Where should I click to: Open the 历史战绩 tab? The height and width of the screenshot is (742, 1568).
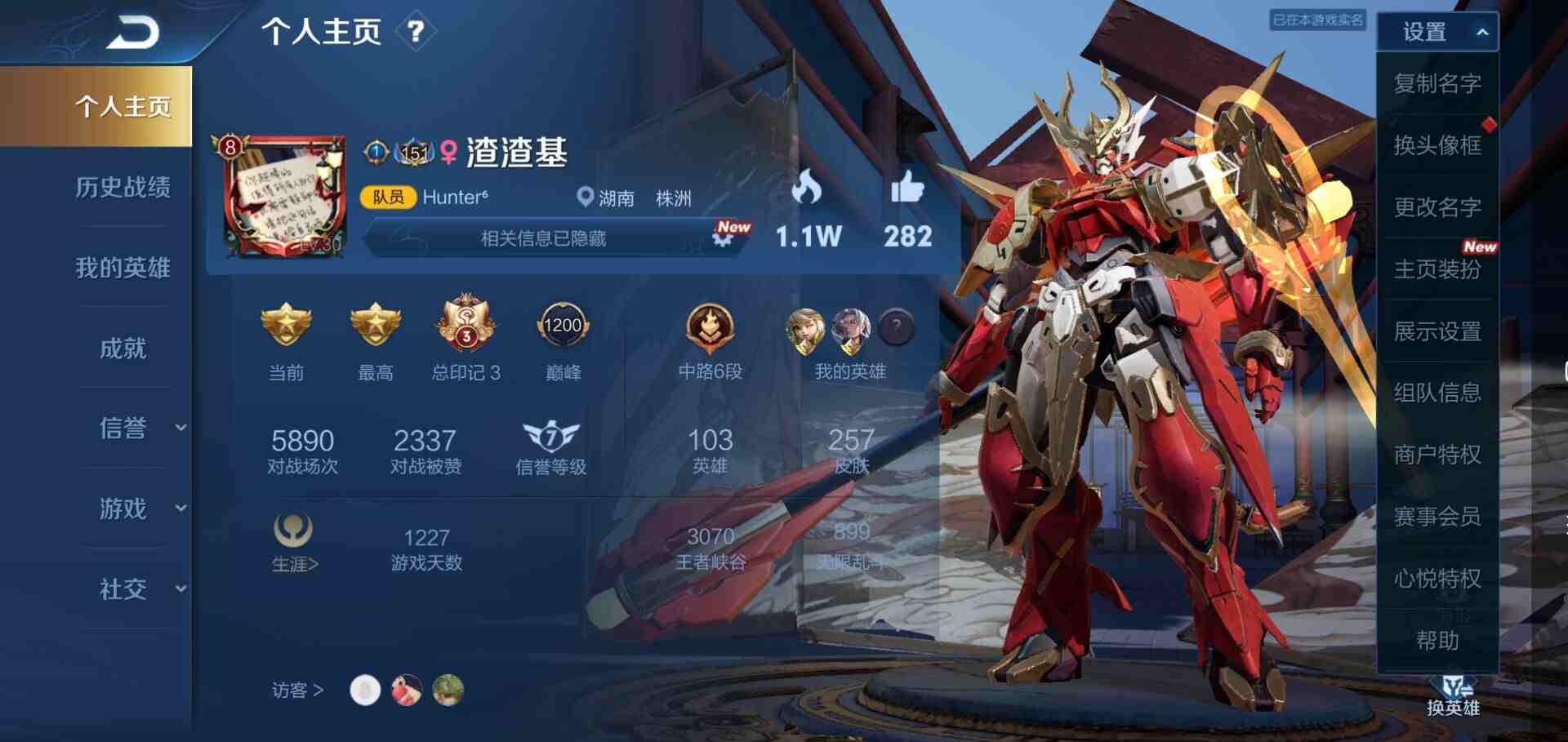(x=122, y=187)
